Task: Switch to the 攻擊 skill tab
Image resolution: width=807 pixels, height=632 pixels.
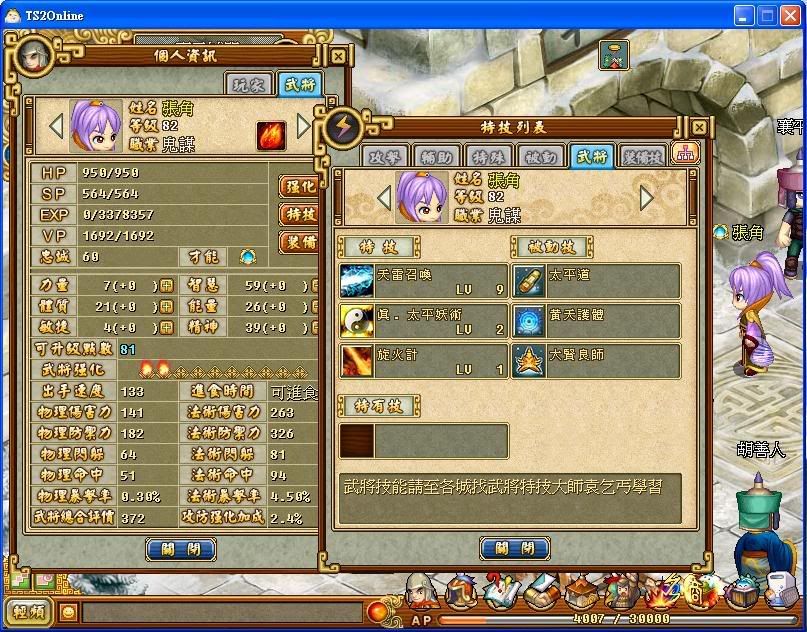Action: [x=384, y=156]
